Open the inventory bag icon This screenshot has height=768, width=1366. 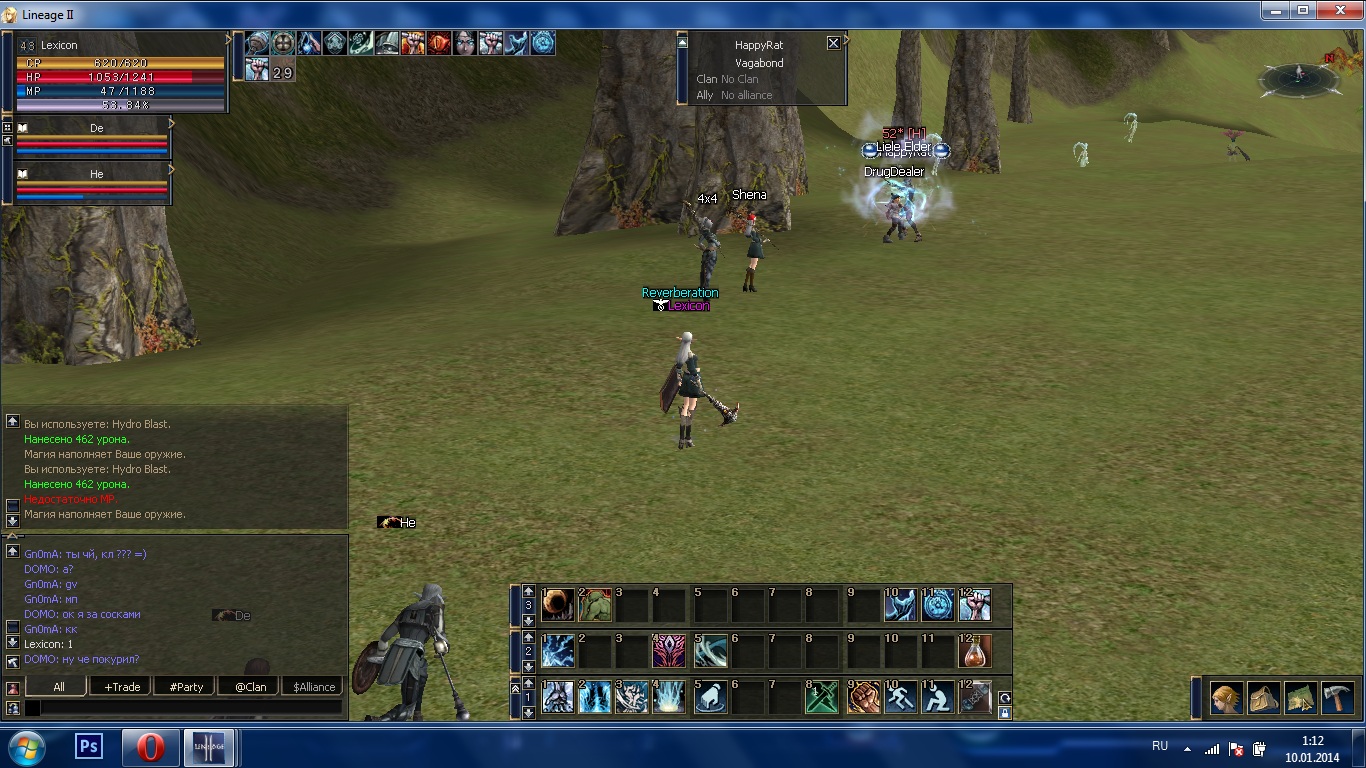coord(1264,697)
